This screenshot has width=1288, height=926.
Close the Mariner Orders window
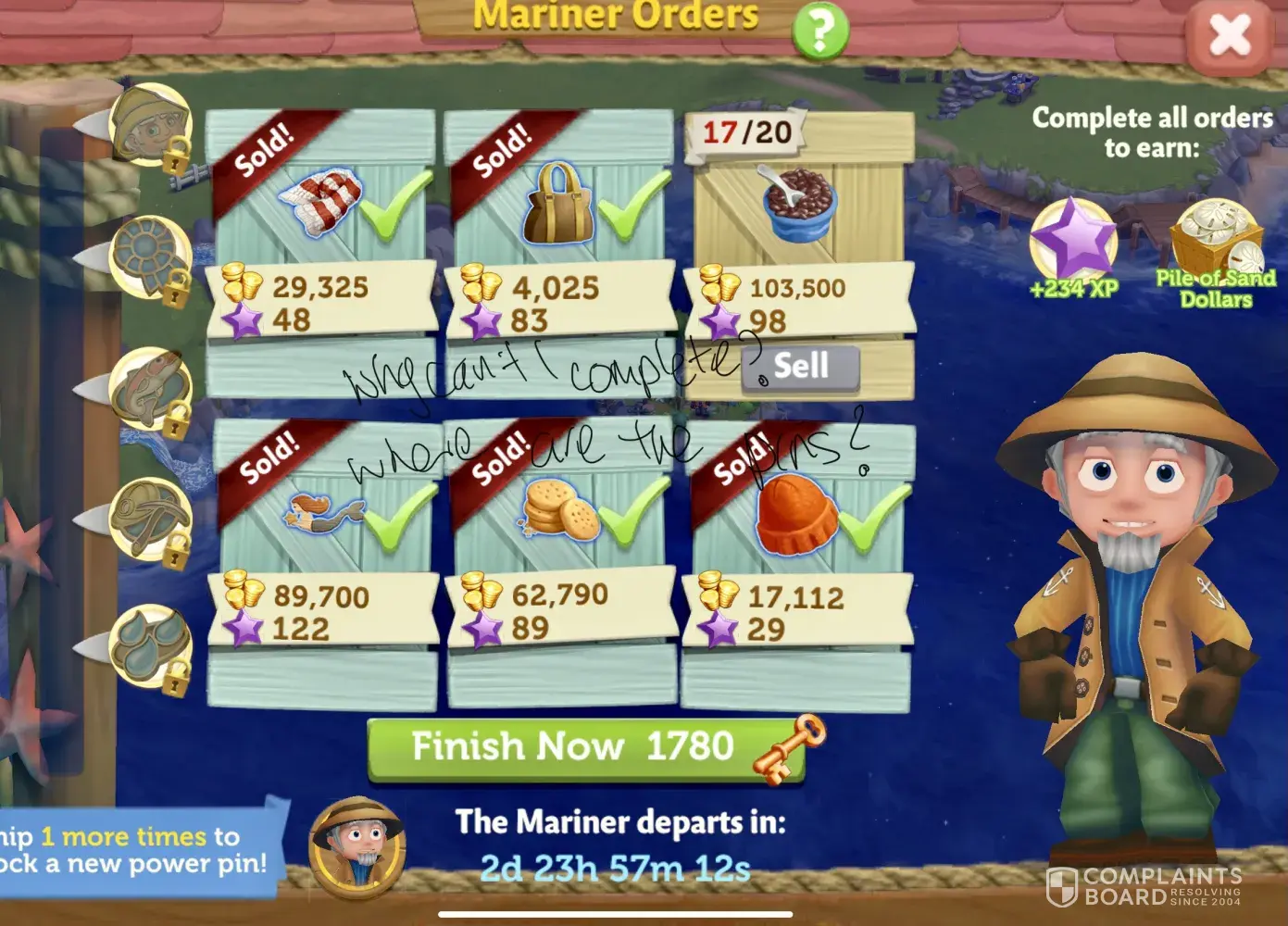[x=1230, y=36]
